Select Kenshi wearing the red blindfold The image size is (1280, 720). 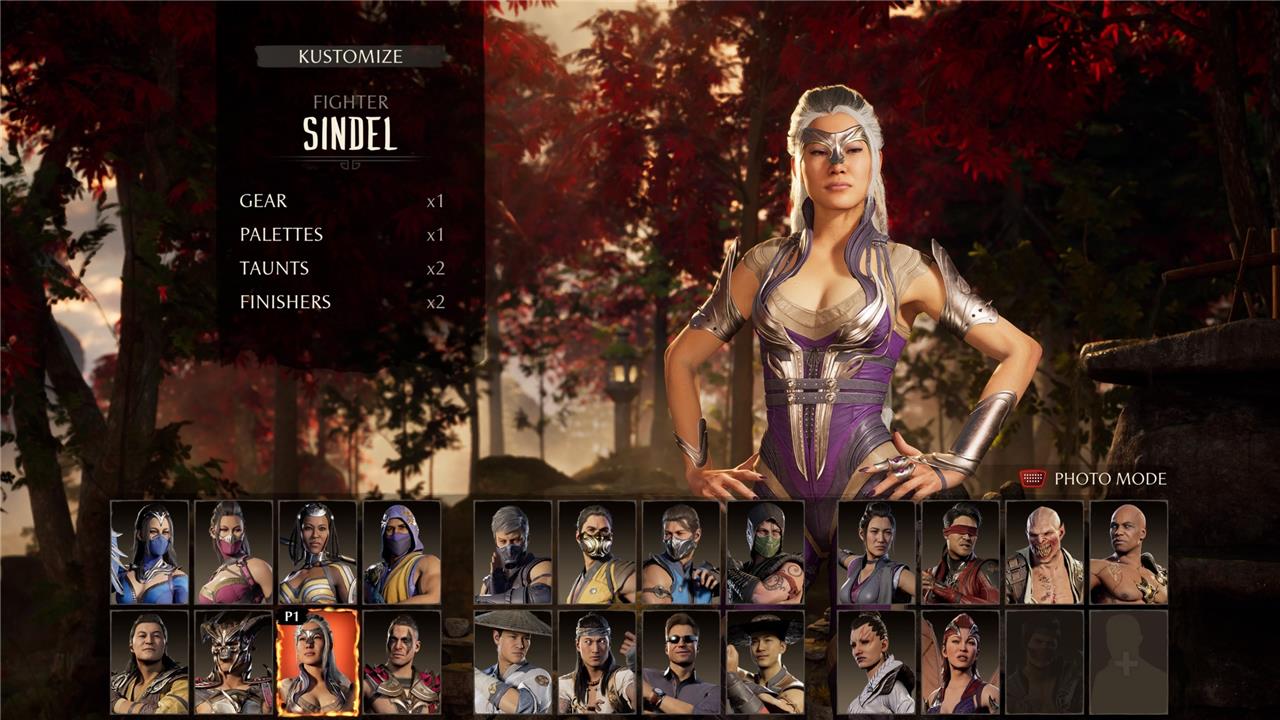(x=960, y=552)
